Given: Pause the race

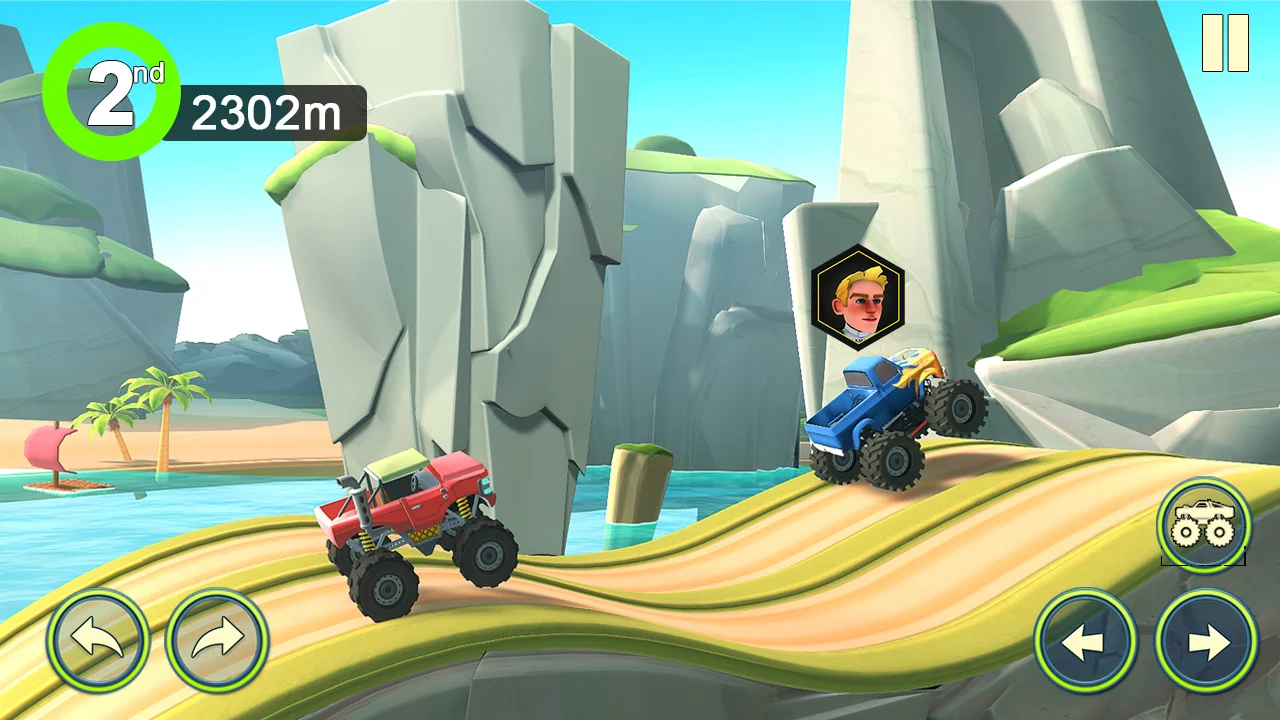Looking at the screenshot, I should click(x=1225, y=43).
